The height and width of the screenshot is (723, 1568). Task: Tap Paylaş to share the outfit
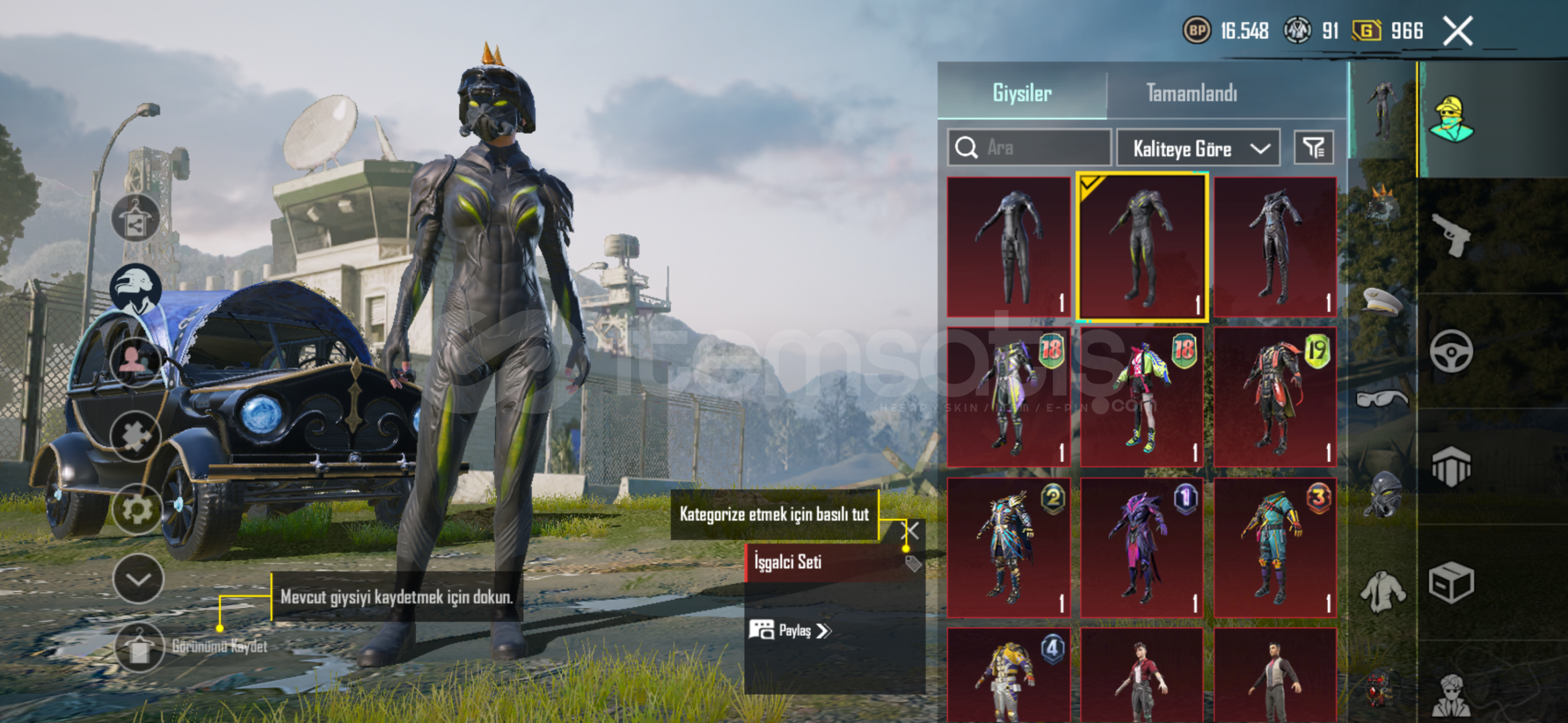point(791,631)
